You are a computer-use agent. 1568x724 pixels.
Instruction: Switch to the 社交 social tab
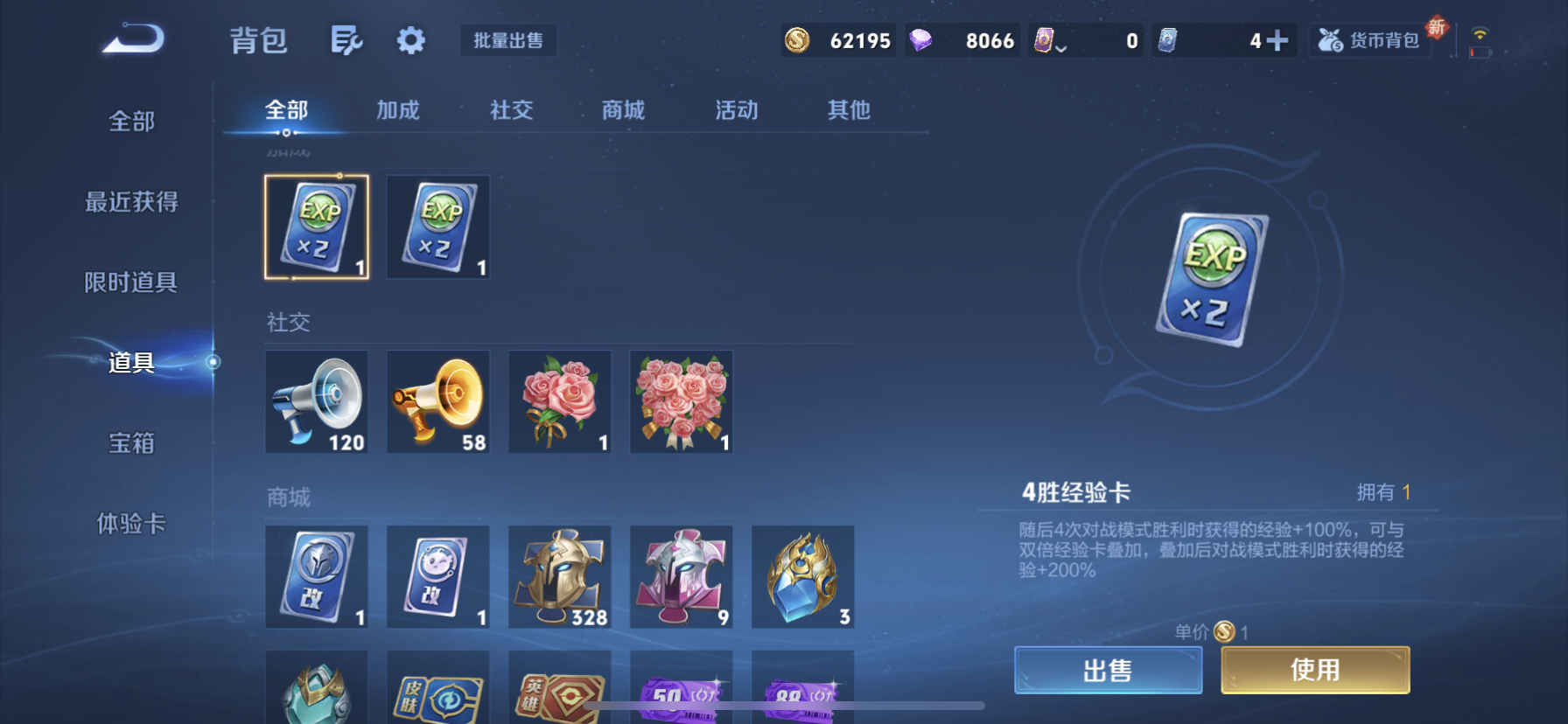(x=511, y=110)
